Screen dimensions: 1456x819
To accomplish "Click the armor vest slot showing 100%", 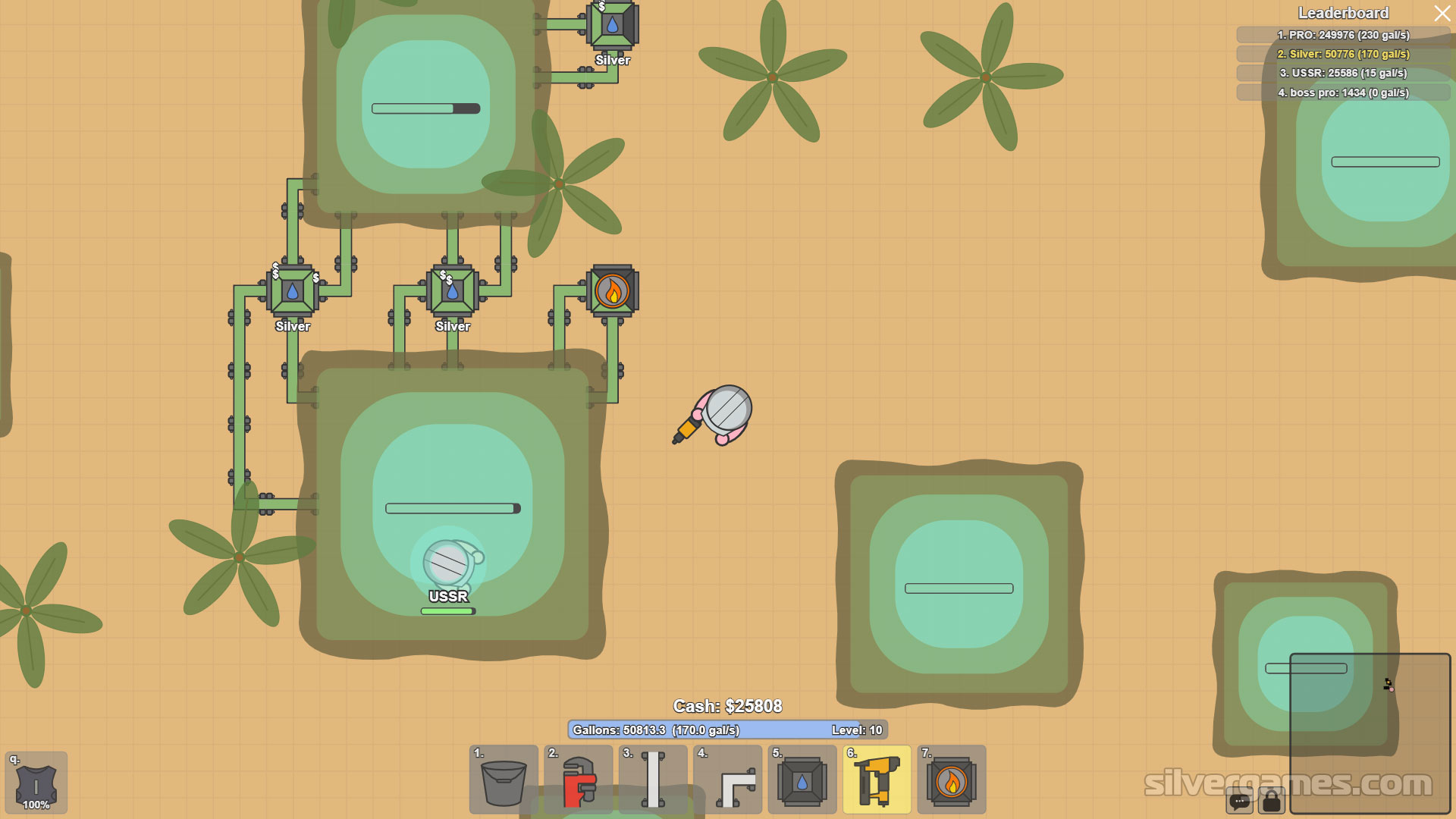I will coord(36,783).
